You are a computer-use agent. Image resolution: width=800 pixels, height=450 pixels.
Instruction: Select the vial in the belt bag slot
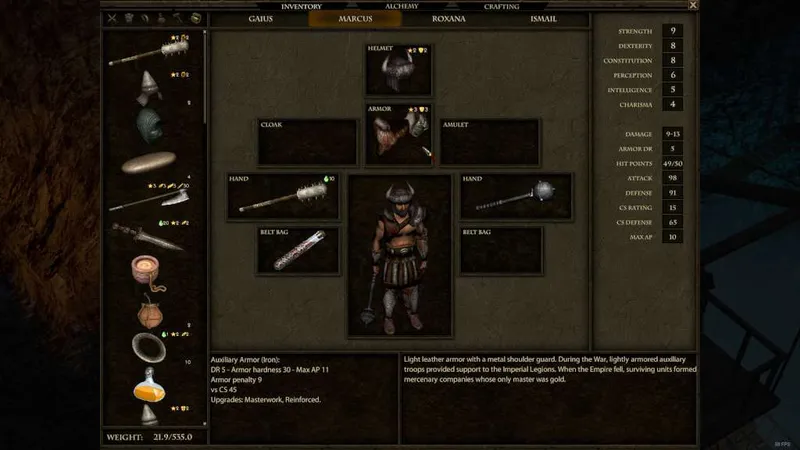[298, 250]
